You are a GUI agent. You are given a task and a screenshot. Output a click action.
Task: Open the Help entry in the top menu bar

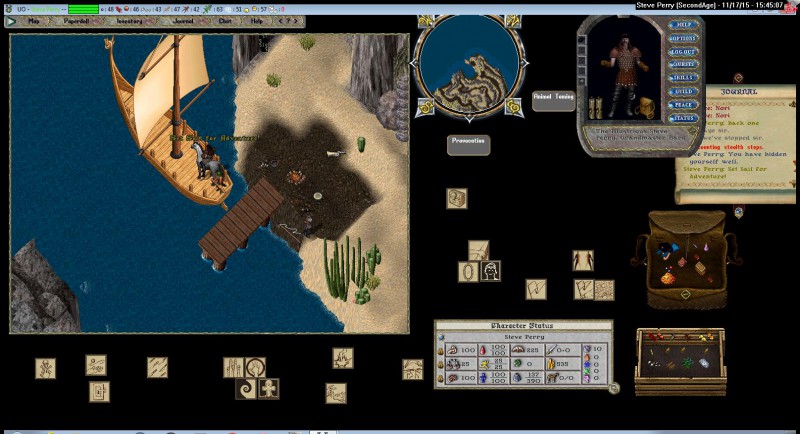[x=257, y=20]
